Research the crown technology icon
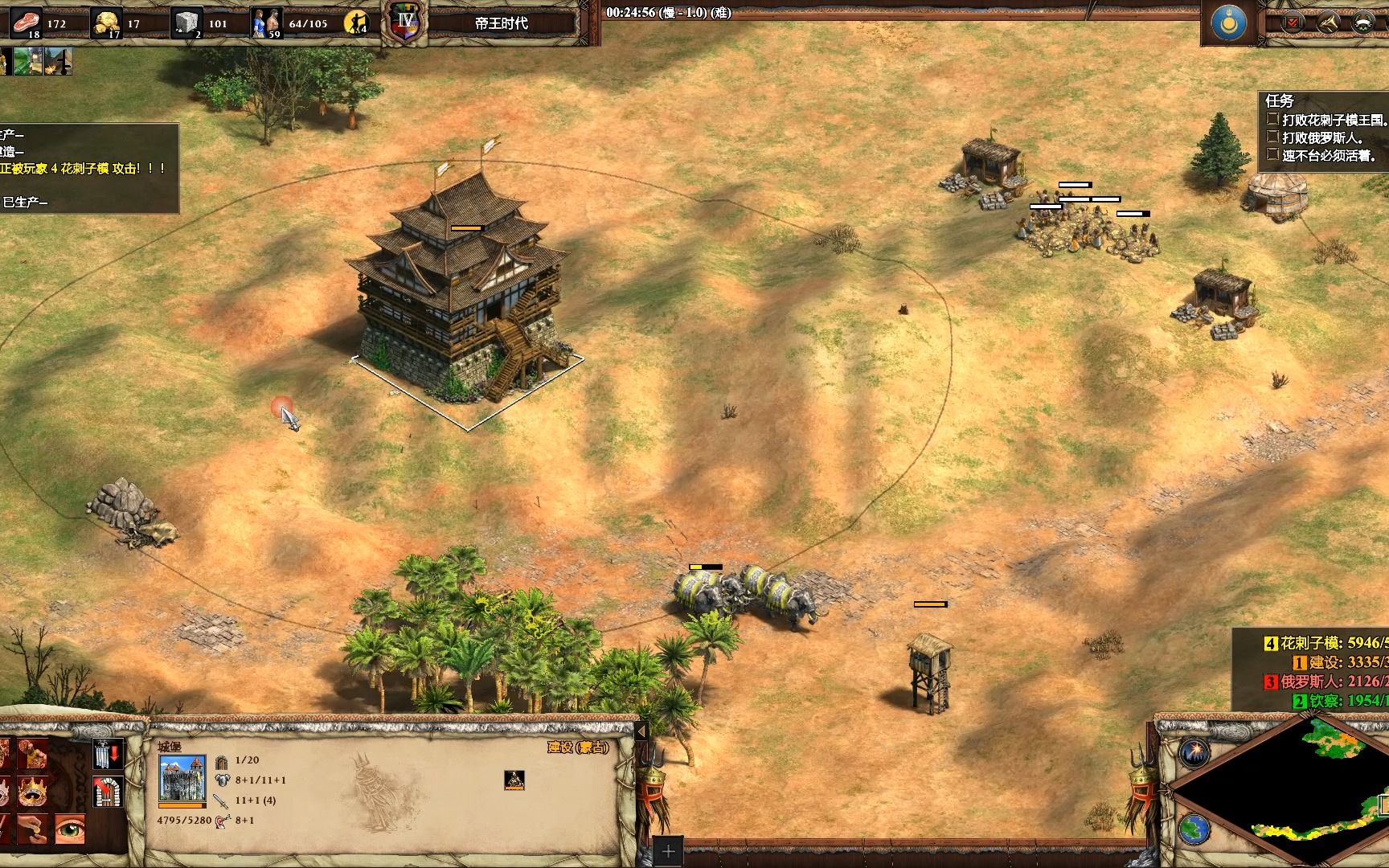The height and width of the screenshot is (868, 1389). point(32,792)
